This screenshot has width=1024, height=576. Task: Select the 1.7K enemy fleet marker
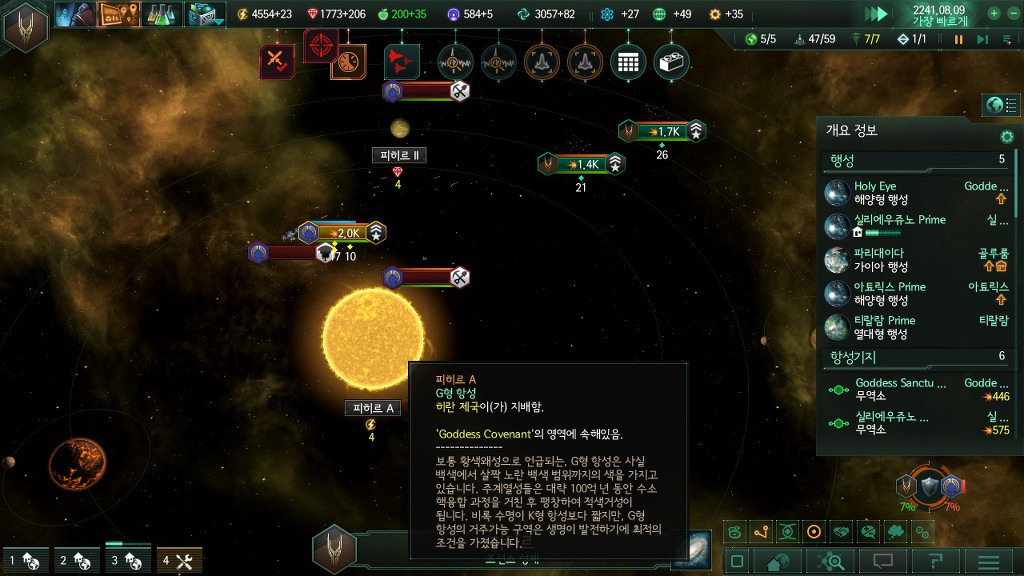(662, 131)
